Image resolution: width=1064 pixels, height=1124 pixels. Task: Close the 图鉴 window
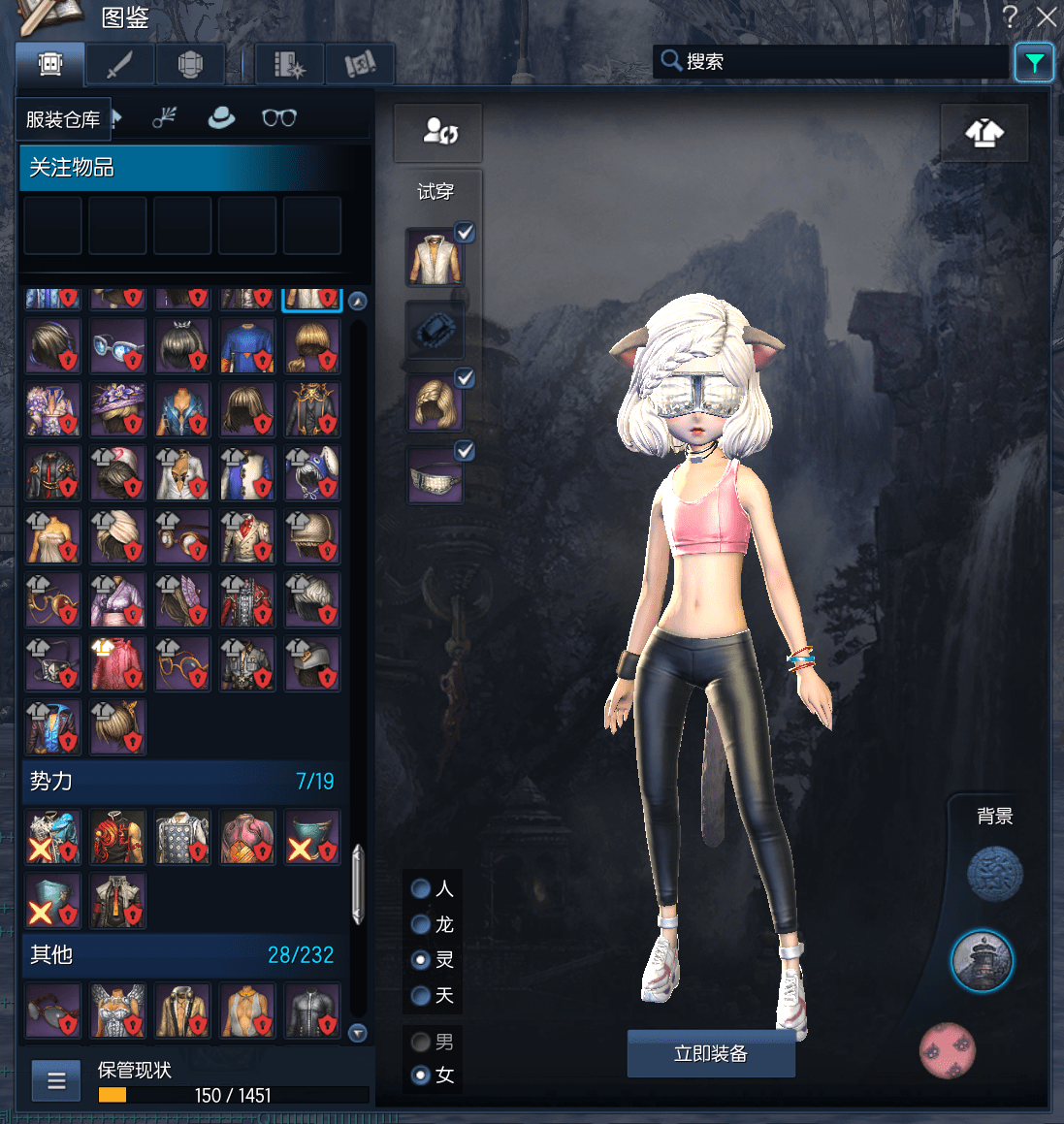(1047, 16)
